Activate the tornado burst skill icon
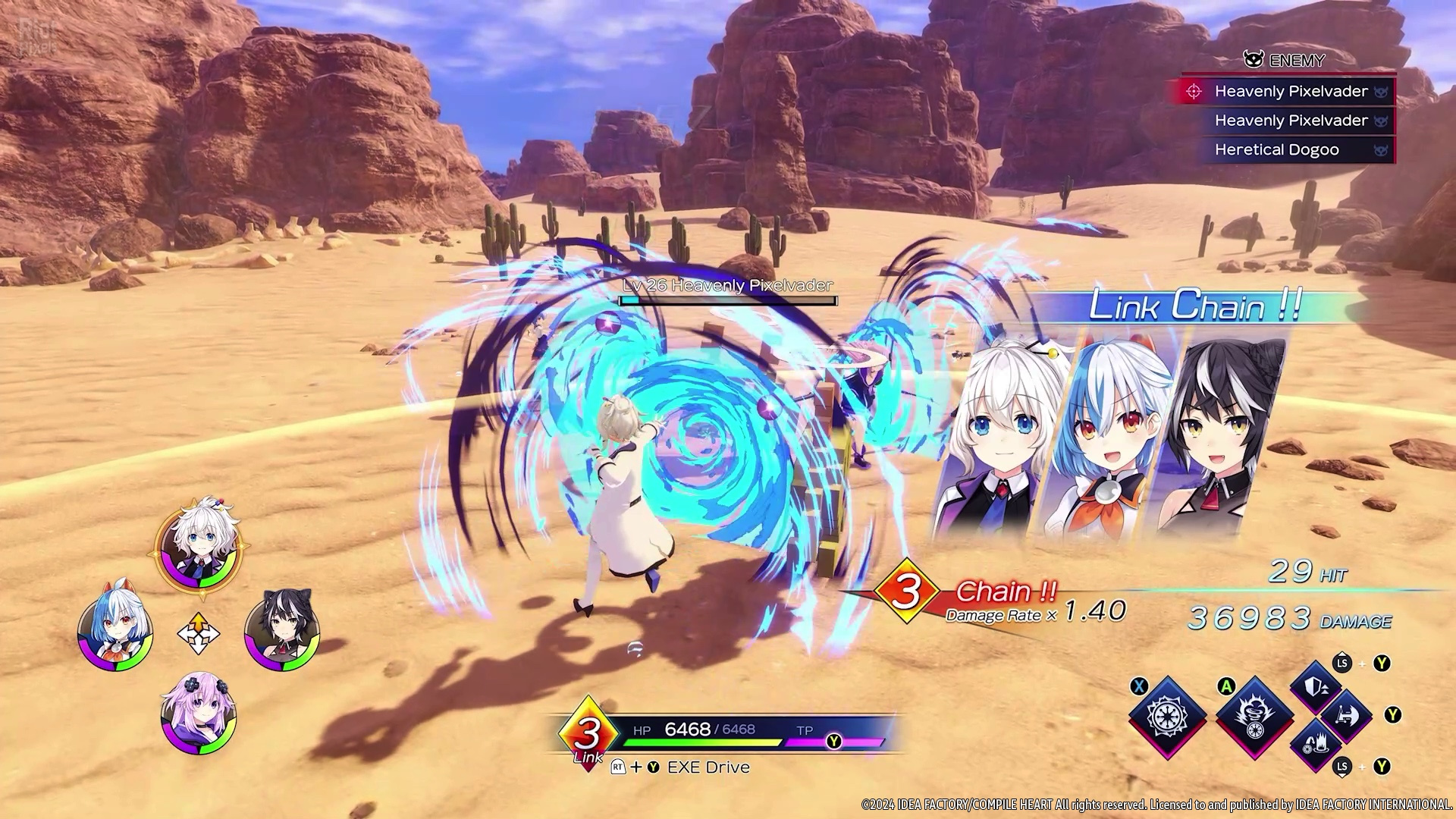The height and width of the screenshot is (819, 1456). pyautogui.click(x=1254, y=716)
